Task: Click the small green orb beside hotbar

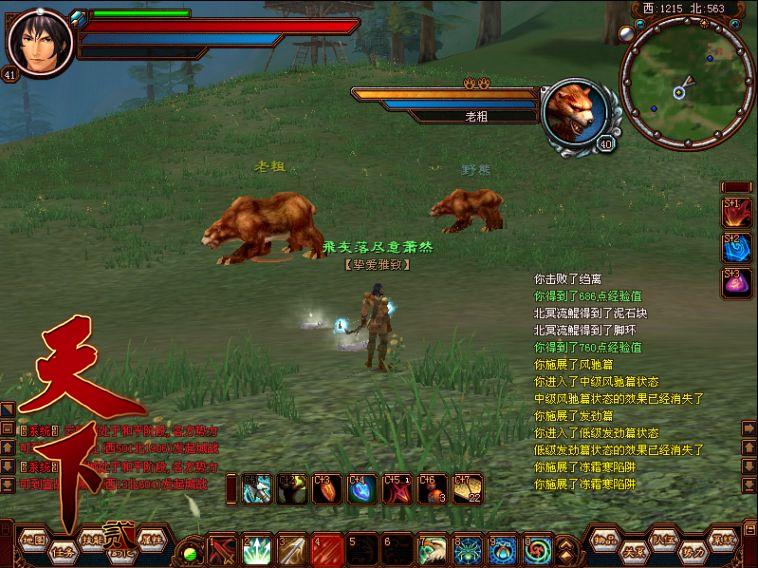Action: 190,553
